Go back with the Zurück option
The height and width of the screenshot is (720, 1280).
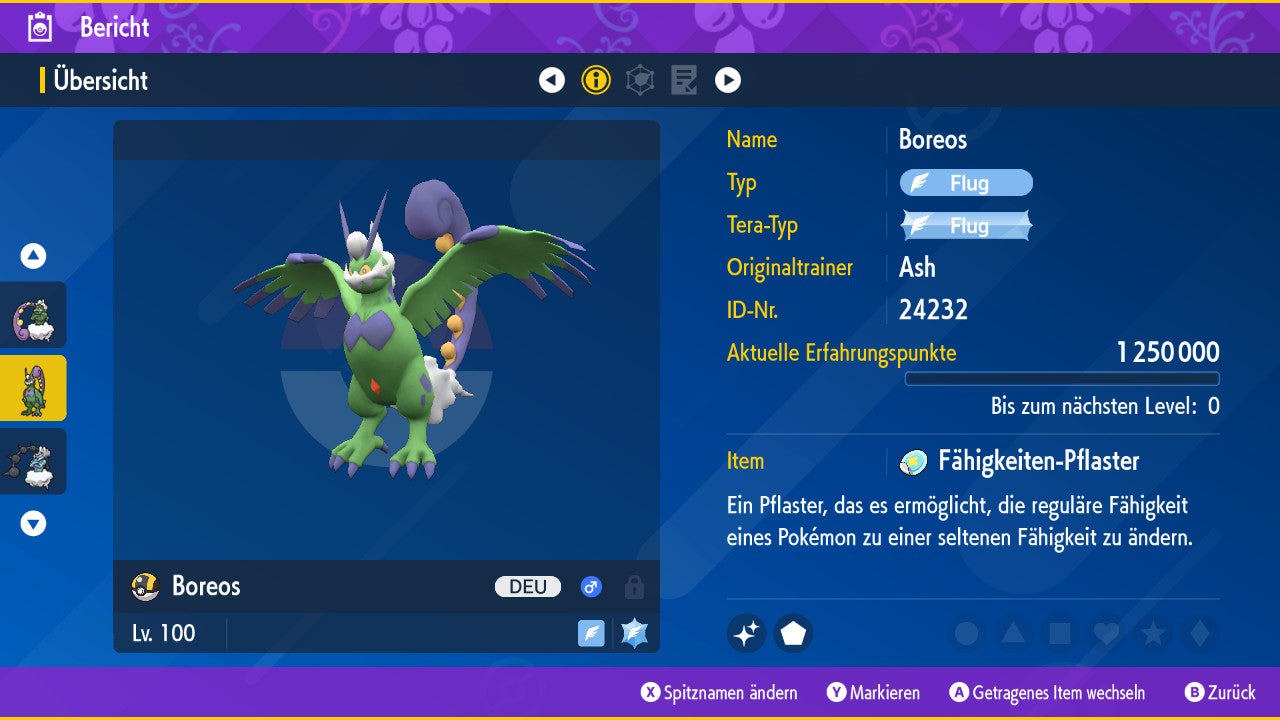[x=1220, y=693]
